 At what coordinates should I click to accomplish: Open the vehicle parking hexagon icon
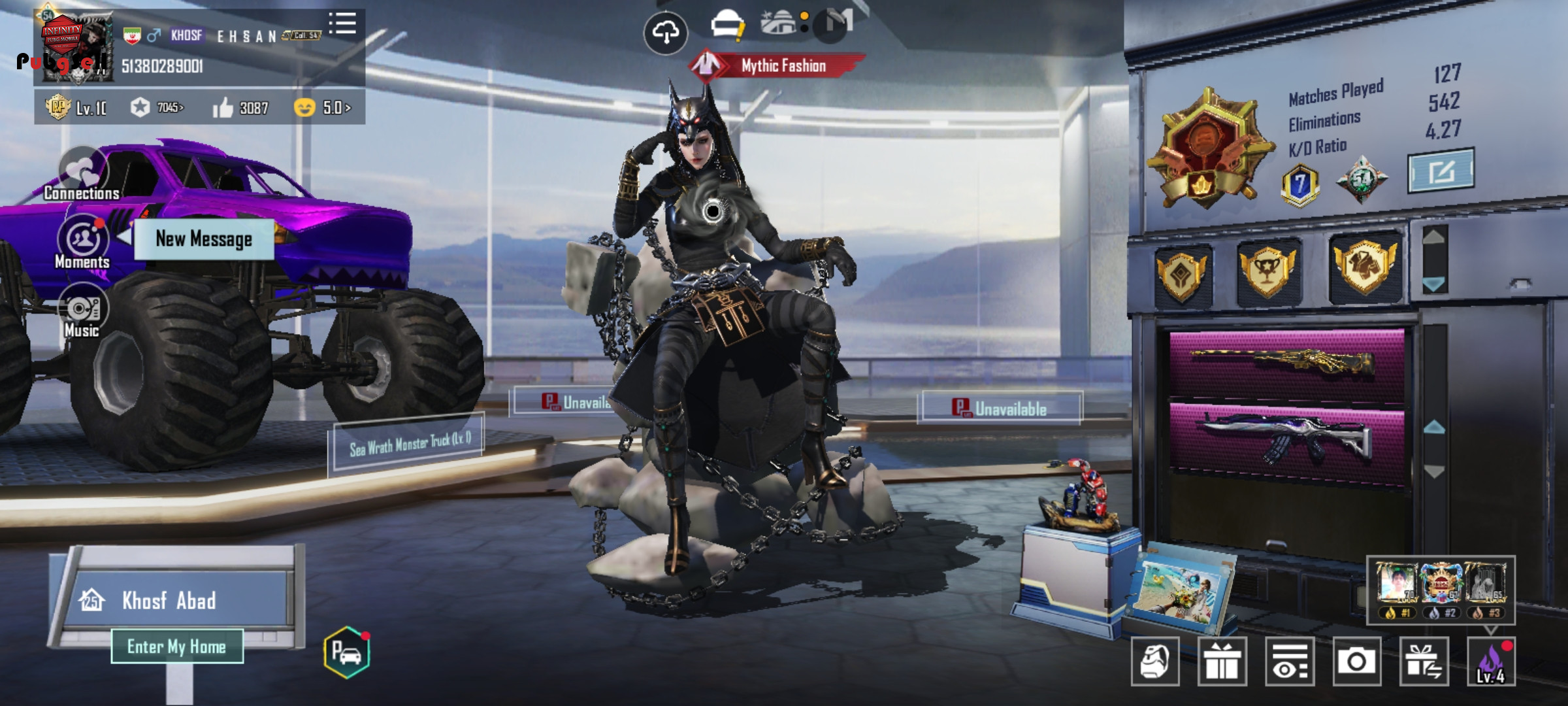click(346, 652)
